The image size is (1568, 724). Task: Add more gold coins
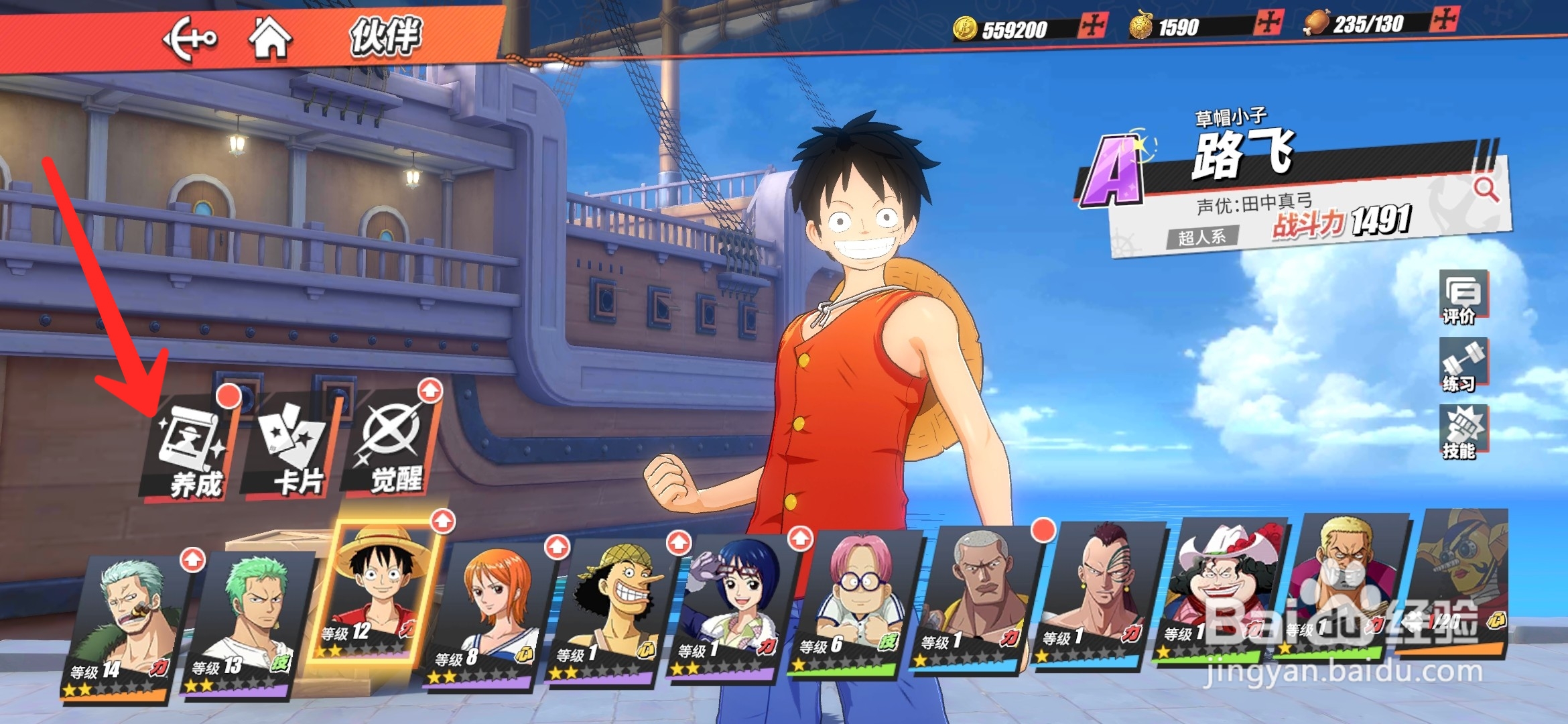[1092, 26]
